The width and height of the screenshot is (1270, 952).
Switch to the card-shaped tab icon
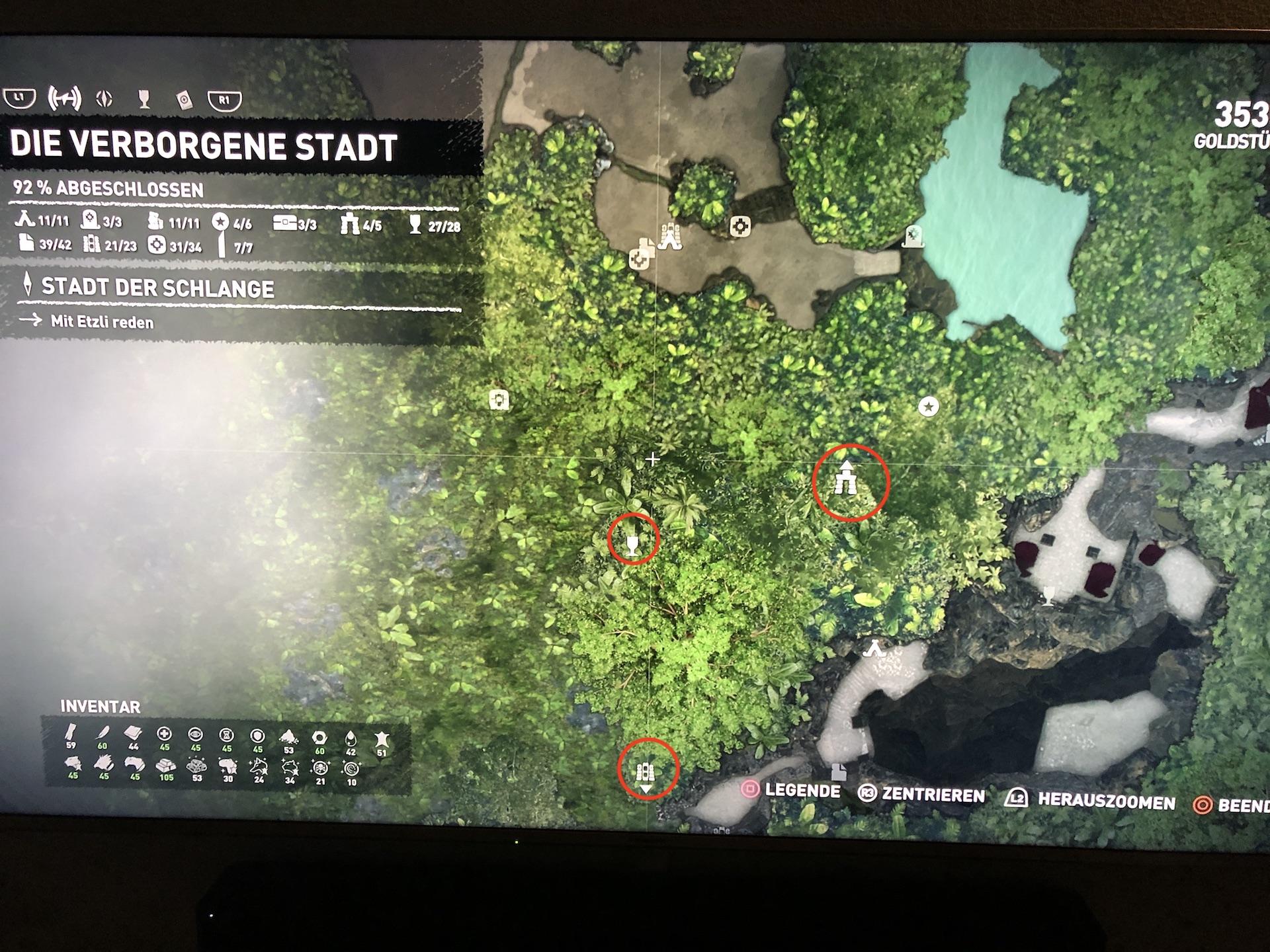coord(185,100)
